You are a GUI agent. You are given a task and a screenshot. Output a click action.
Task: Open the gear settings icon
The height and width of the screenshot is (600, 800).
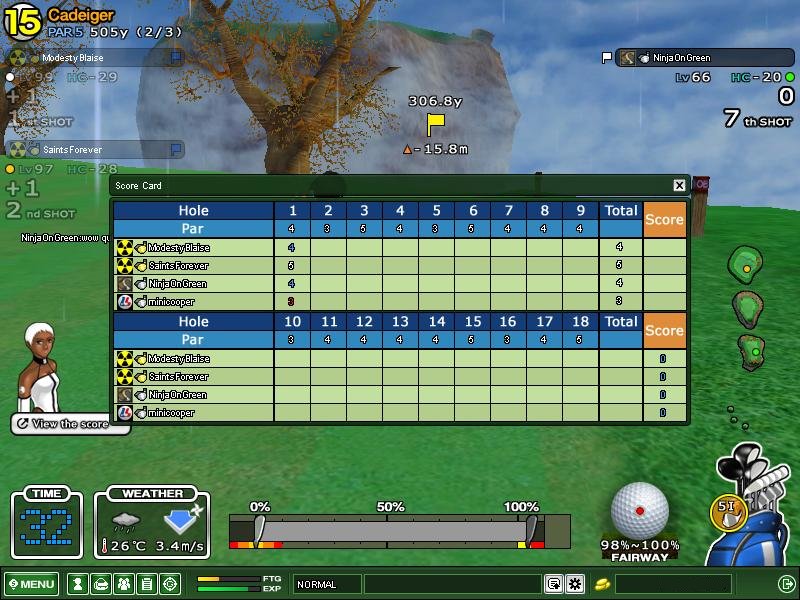click(575, 584)
